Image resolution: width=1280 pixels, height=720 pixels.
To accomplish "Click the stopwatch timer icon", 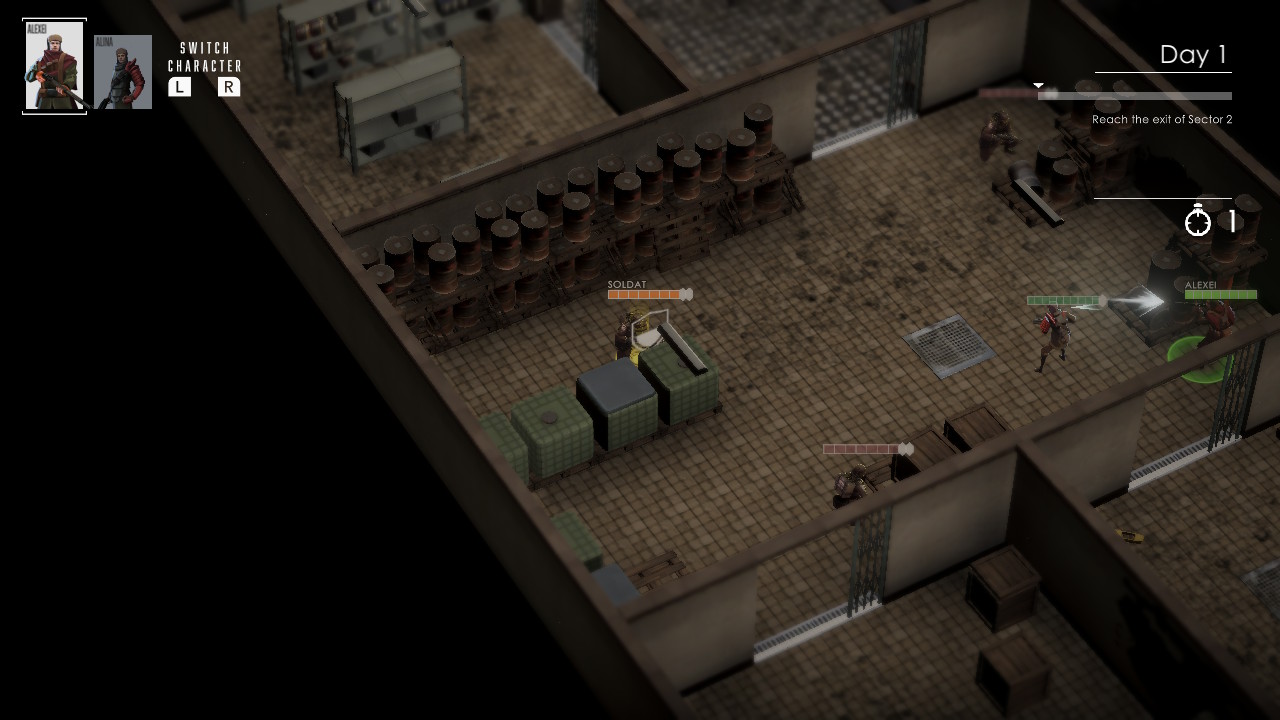I will point(1199,221).
